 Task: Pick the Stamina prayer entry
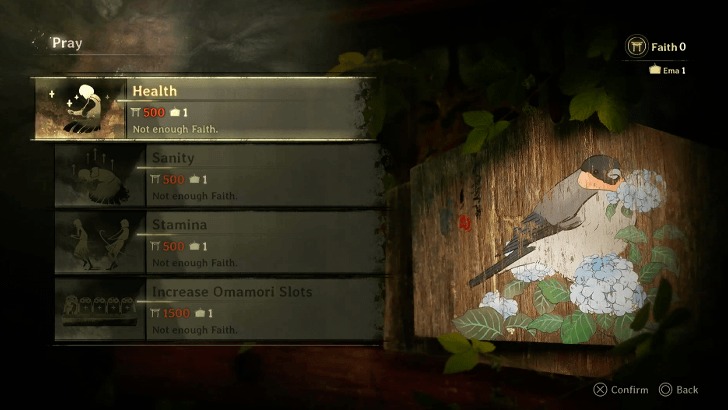tap(218, 242)
